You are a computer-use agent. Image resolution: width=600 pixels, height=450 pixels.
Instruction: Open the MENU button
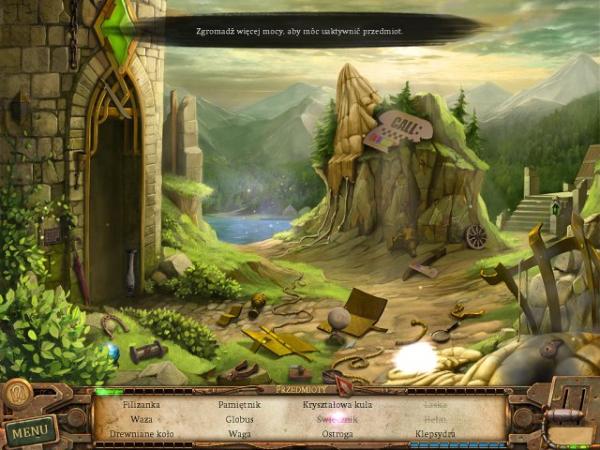(30, 431)
